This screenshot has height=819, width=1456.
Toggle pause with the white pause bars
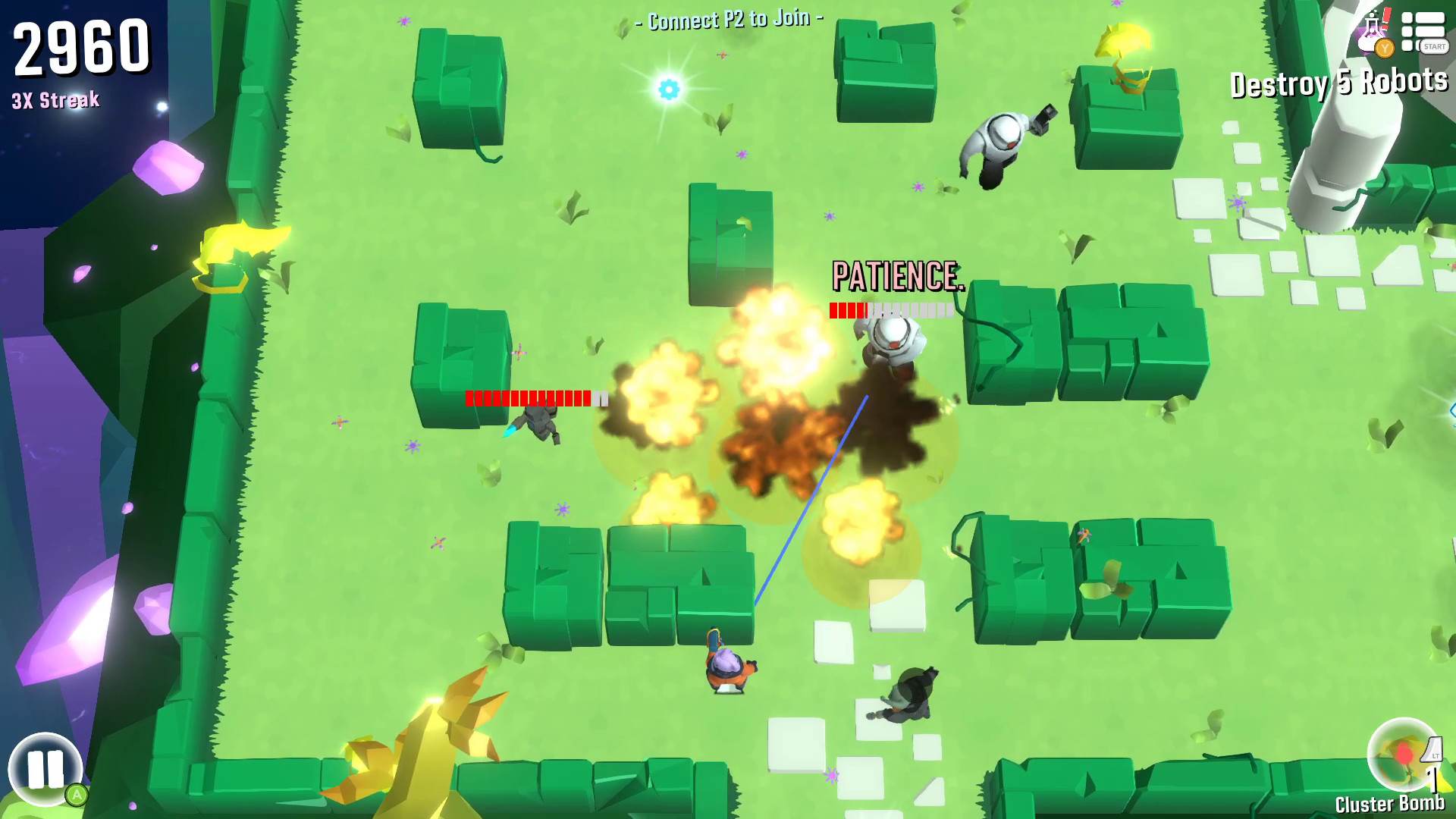(x=47, y=767)
